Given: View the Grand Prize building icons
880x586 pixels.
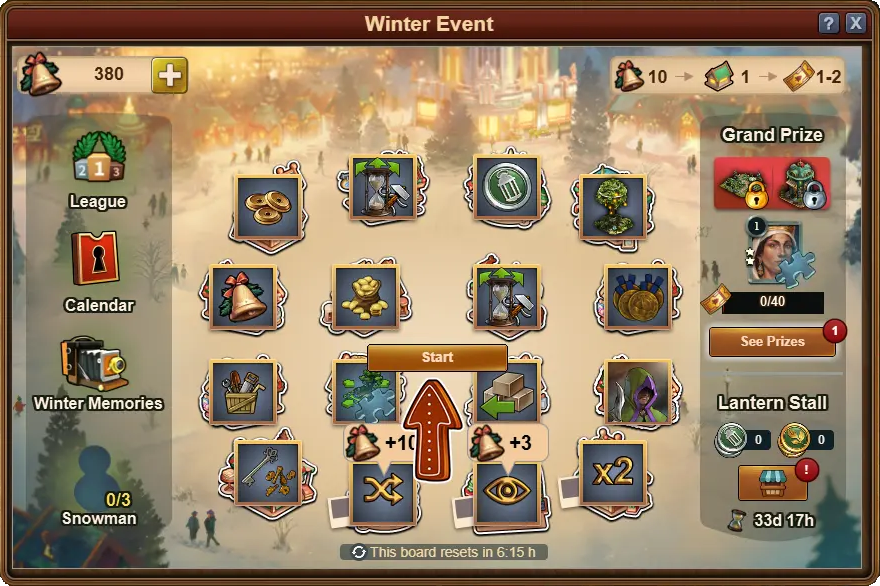Looking at the screenshot, I should (772, 183).
